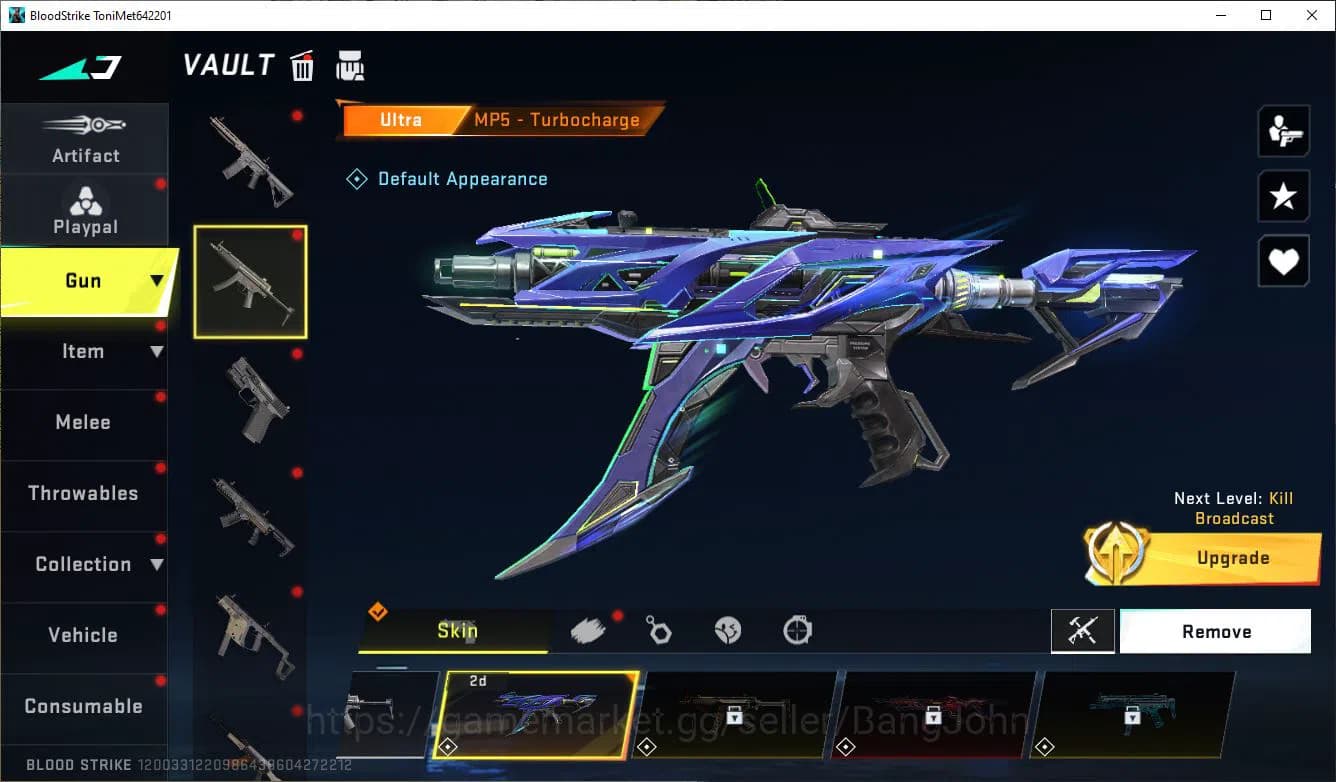Select the equipped 2d skin checkmark badge
This screenshot has width=1336, height=782.
click(x=447, y=746)
